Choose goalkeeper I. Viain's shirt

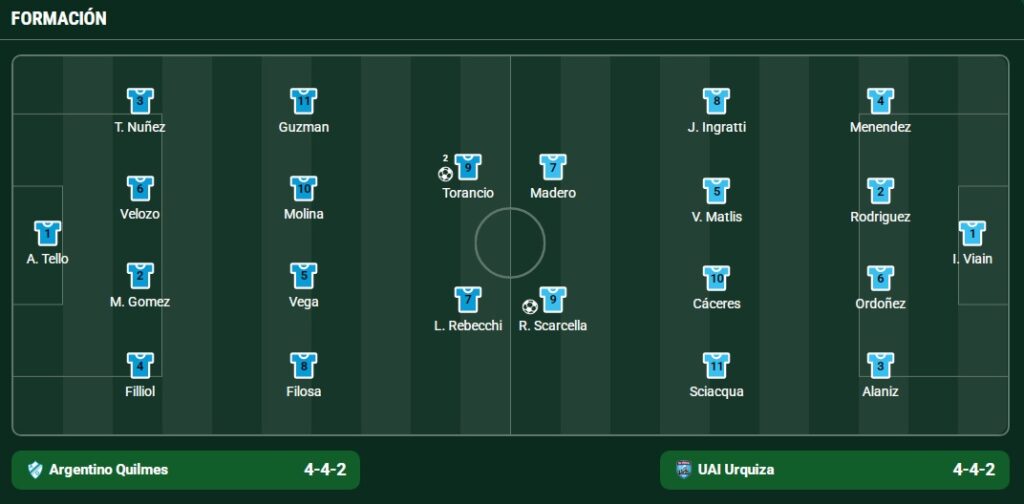pyautogui.click(x=972, y=233)
